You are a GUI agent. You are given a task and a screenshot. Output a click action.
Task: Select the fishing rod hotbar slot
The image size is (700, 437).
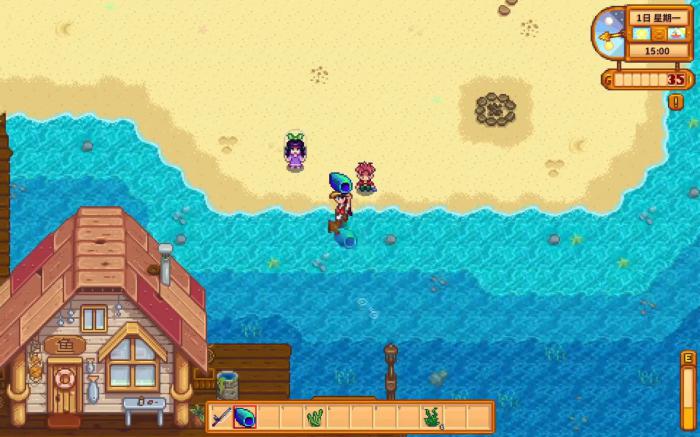[222, 417]
